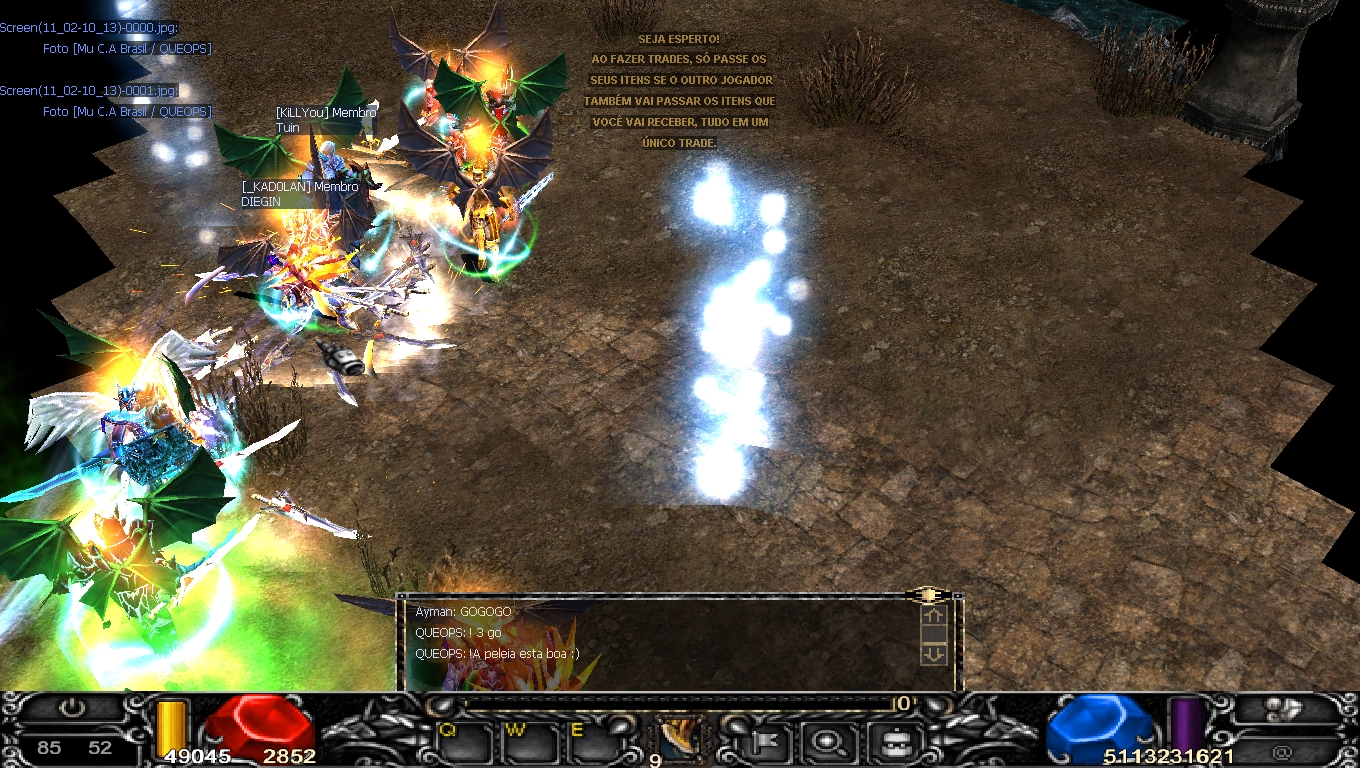
Task: Click the power button on the HUD
Action: tap(71, 709)
